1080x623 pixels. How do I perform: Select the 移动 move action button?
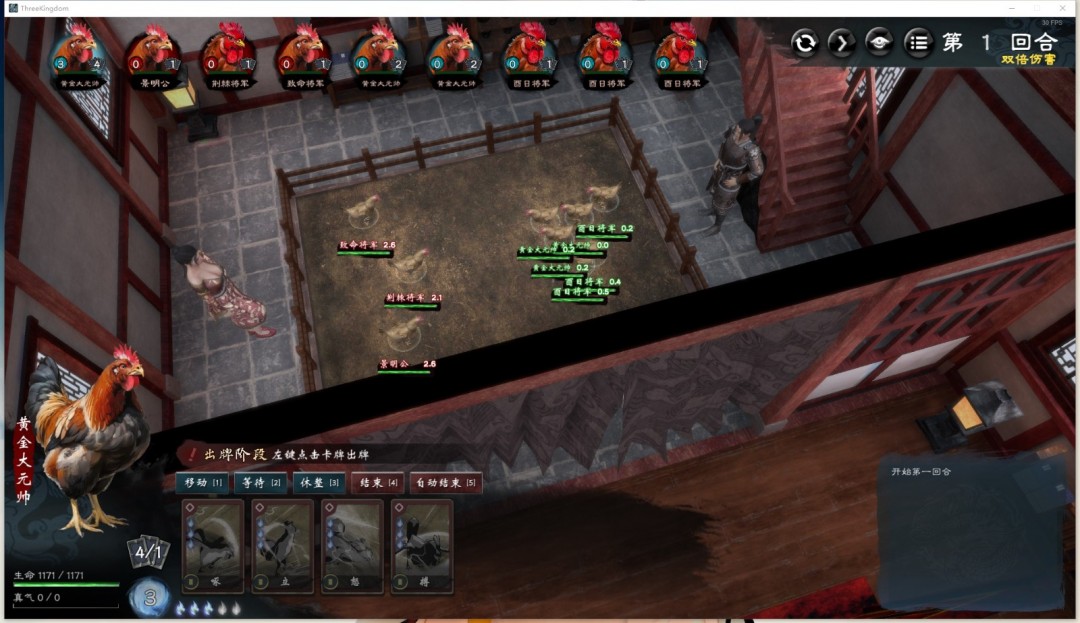203,483
